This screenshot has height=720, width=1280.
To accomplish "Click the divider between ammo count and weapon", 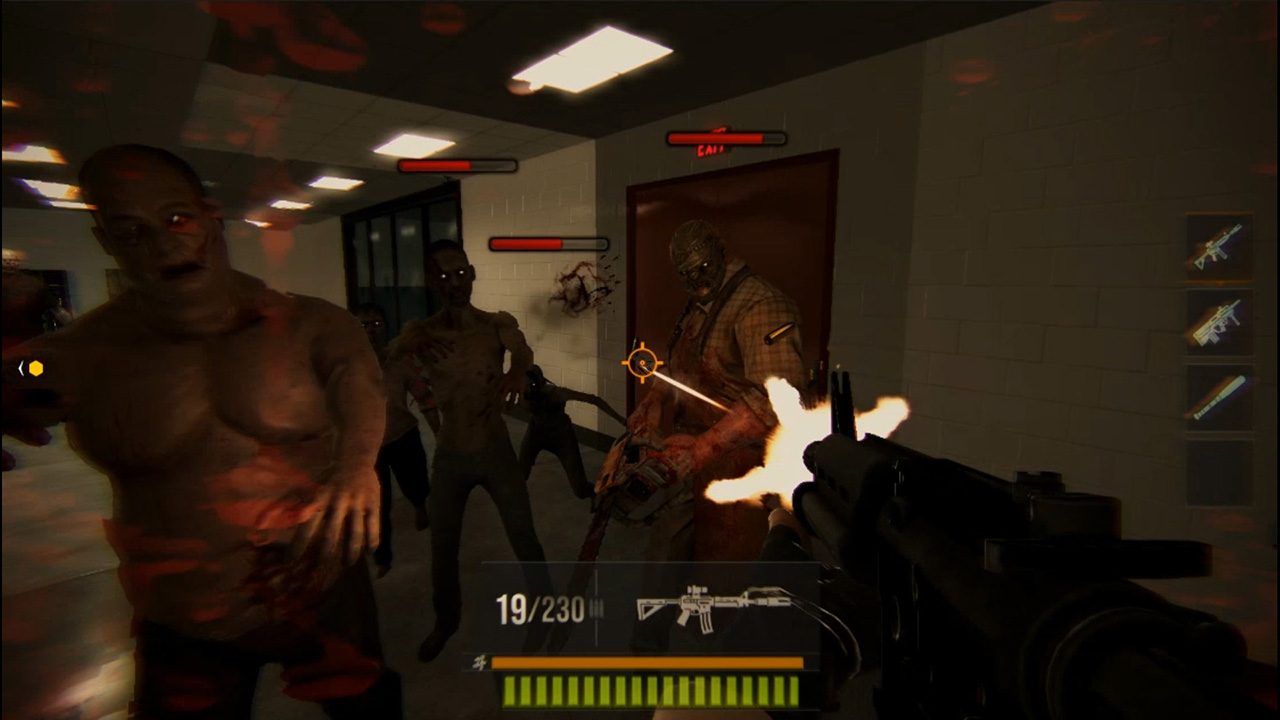I will tap(595, 630).
